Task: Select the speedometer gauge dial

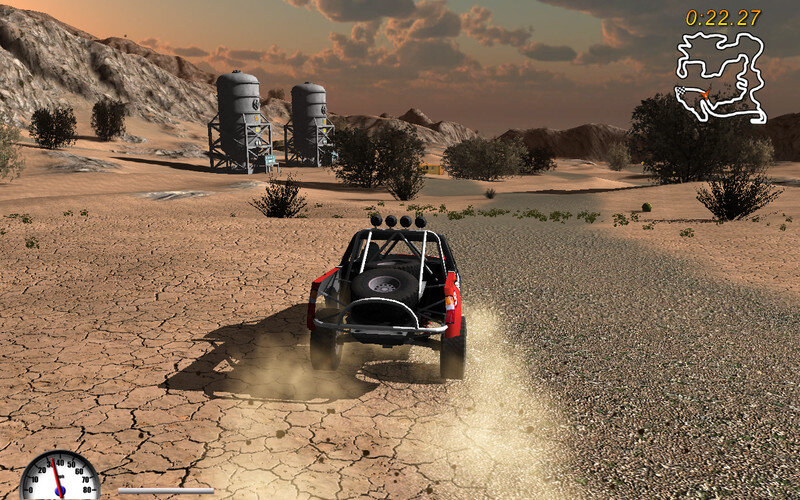Action: (x=59, y=477)
